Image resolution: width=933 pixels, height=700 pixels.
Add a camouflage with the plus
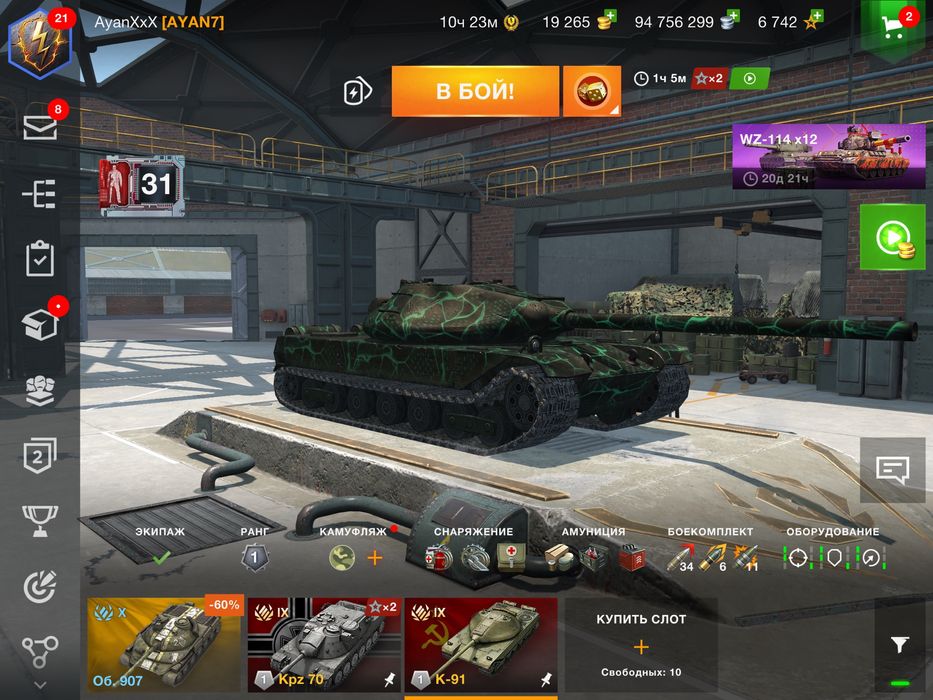point(375,558)
